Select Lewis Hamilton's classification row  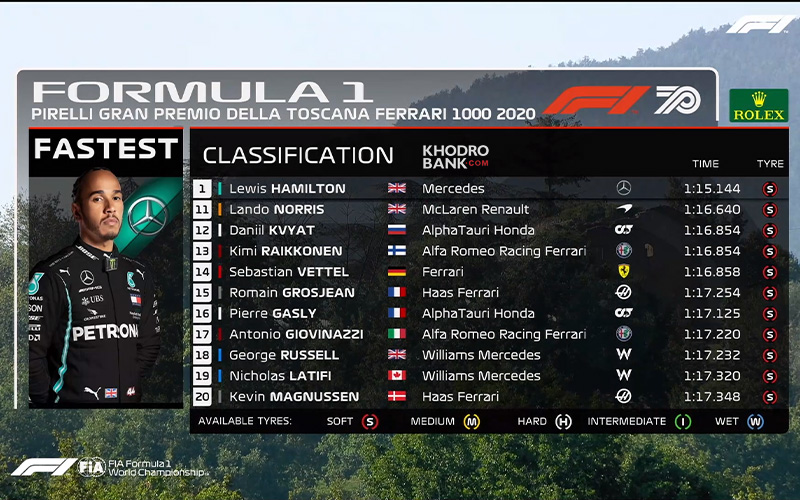tap(488, 188)
